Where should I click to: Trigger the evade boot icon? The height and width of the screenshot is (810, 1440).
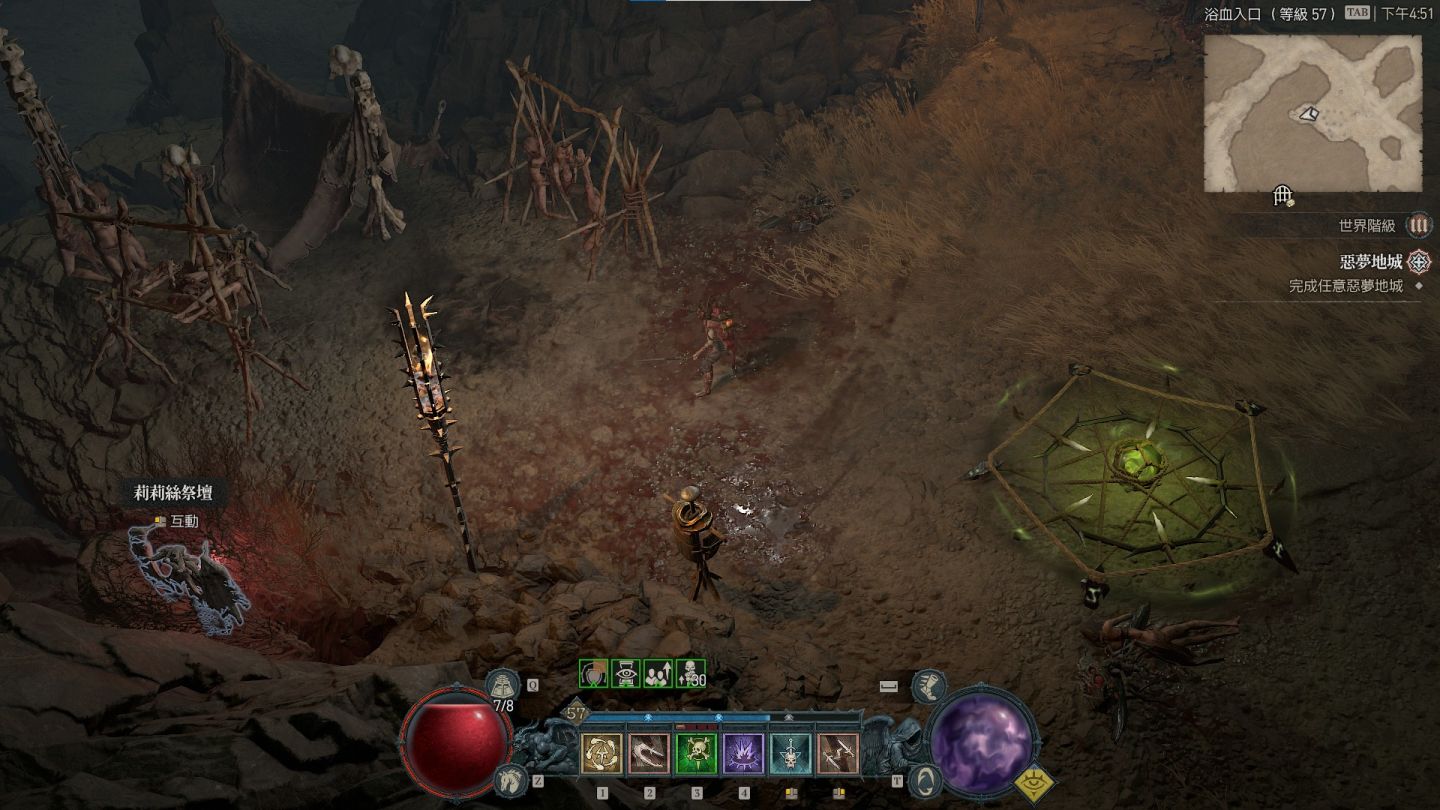[928, 686]
